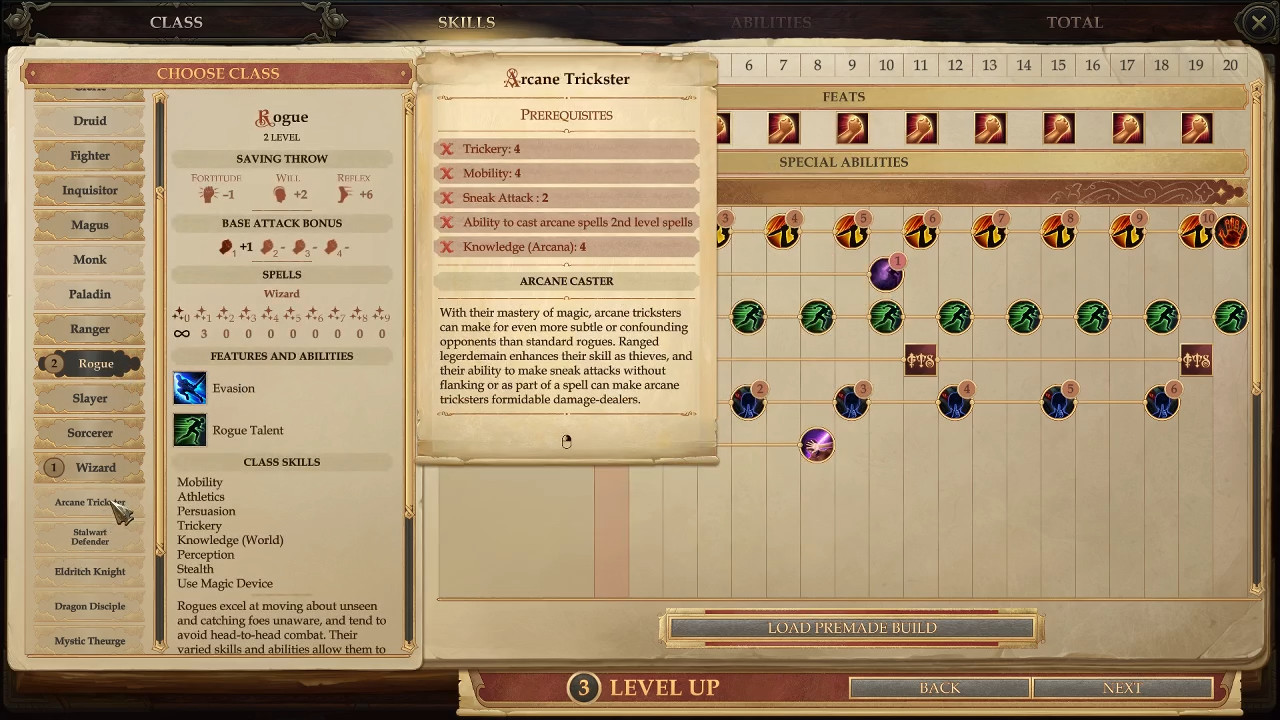
Task: Pick the Ranger class
Action: pos(90,329)
